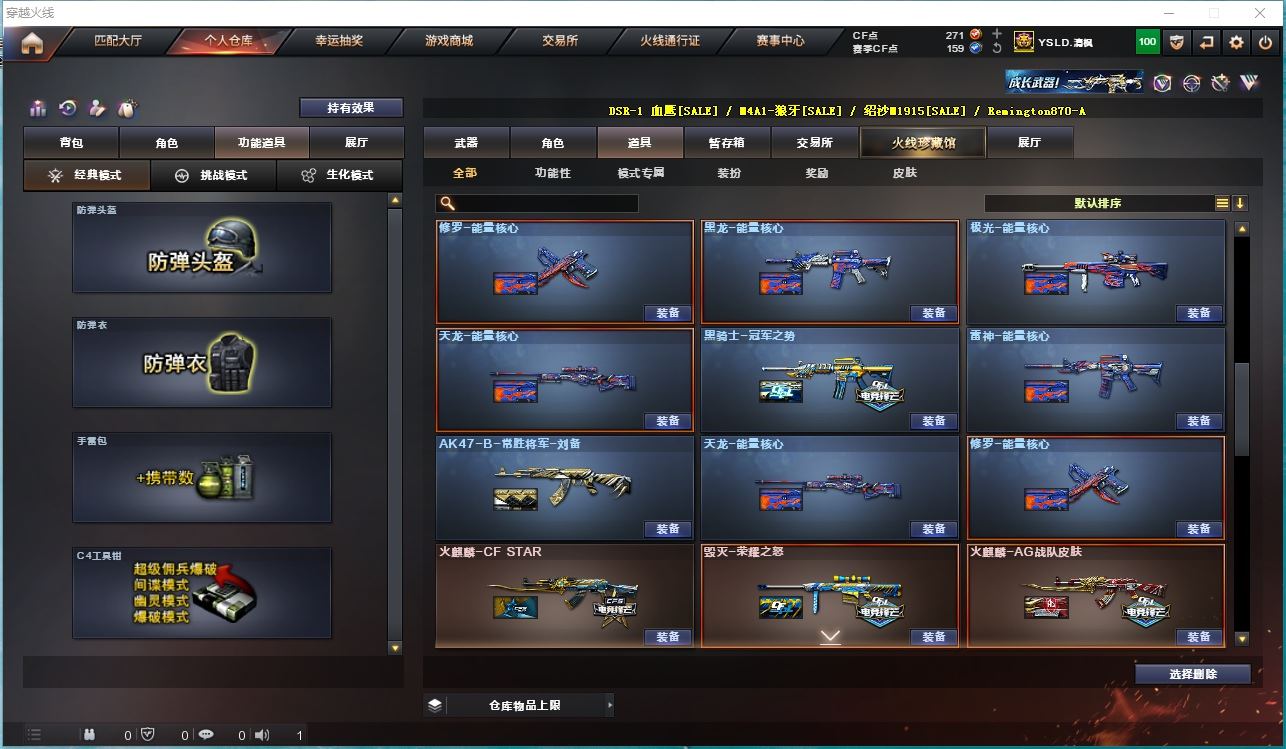Open the 交易所 exchange in top navigation
Viewport: 1286px width, 749px height.
pos(560,41)
